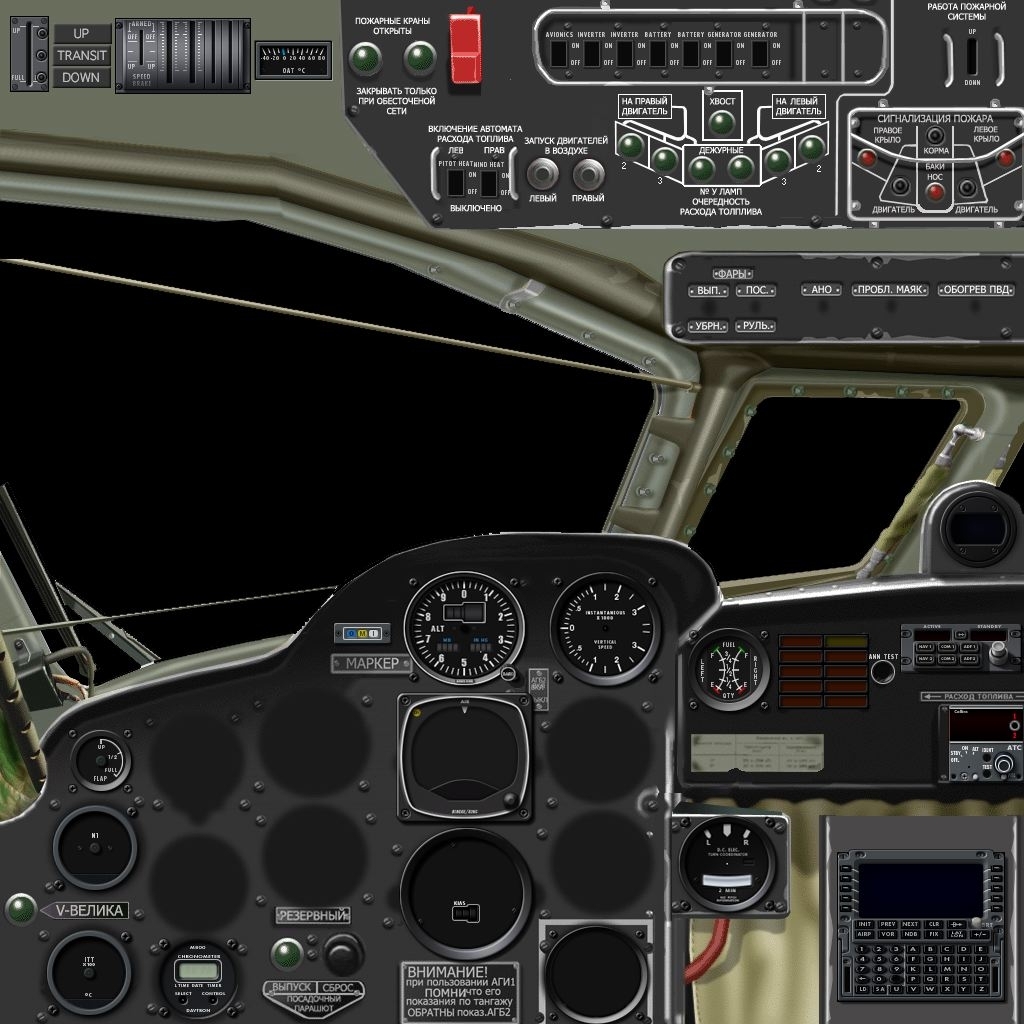Toggle the ПРОБЛ. МАЯК beacon switch
Image resolution: width=1024 pixels, height=1024 pixels.
coord(888,290)
